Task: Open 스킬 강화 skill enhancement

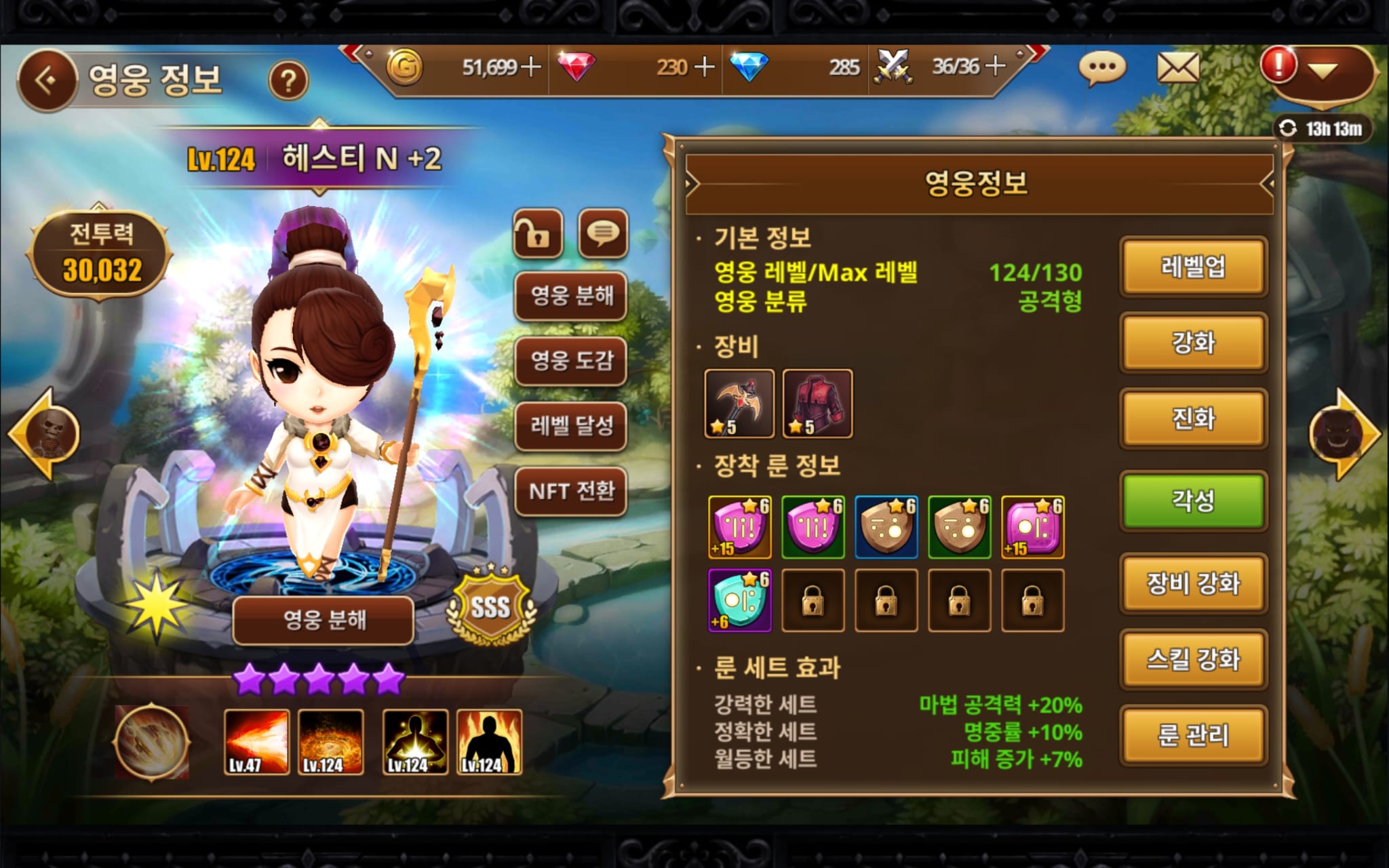Action: pyautogui.click(x=1193, y=660)
